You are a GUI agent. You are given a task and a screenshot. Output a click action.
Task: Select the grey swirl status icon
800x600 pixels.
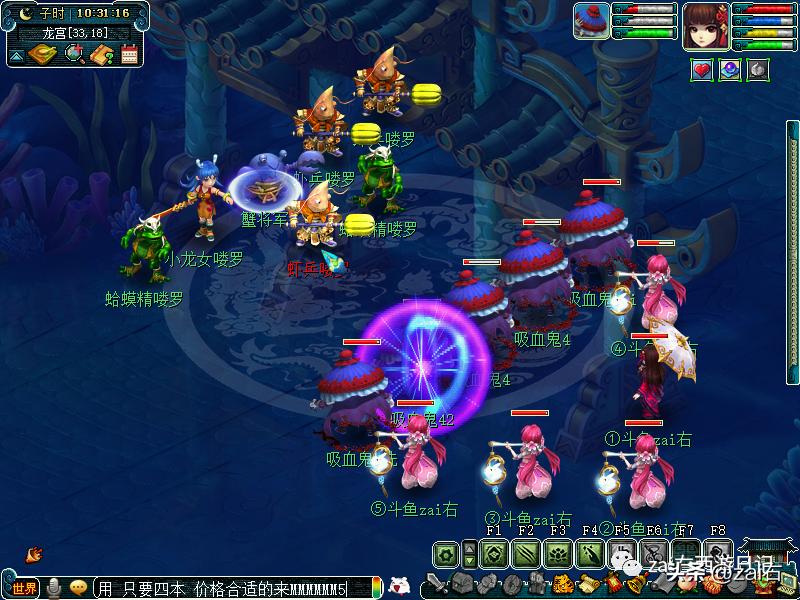pyautogui.click(x=758, y=70)
